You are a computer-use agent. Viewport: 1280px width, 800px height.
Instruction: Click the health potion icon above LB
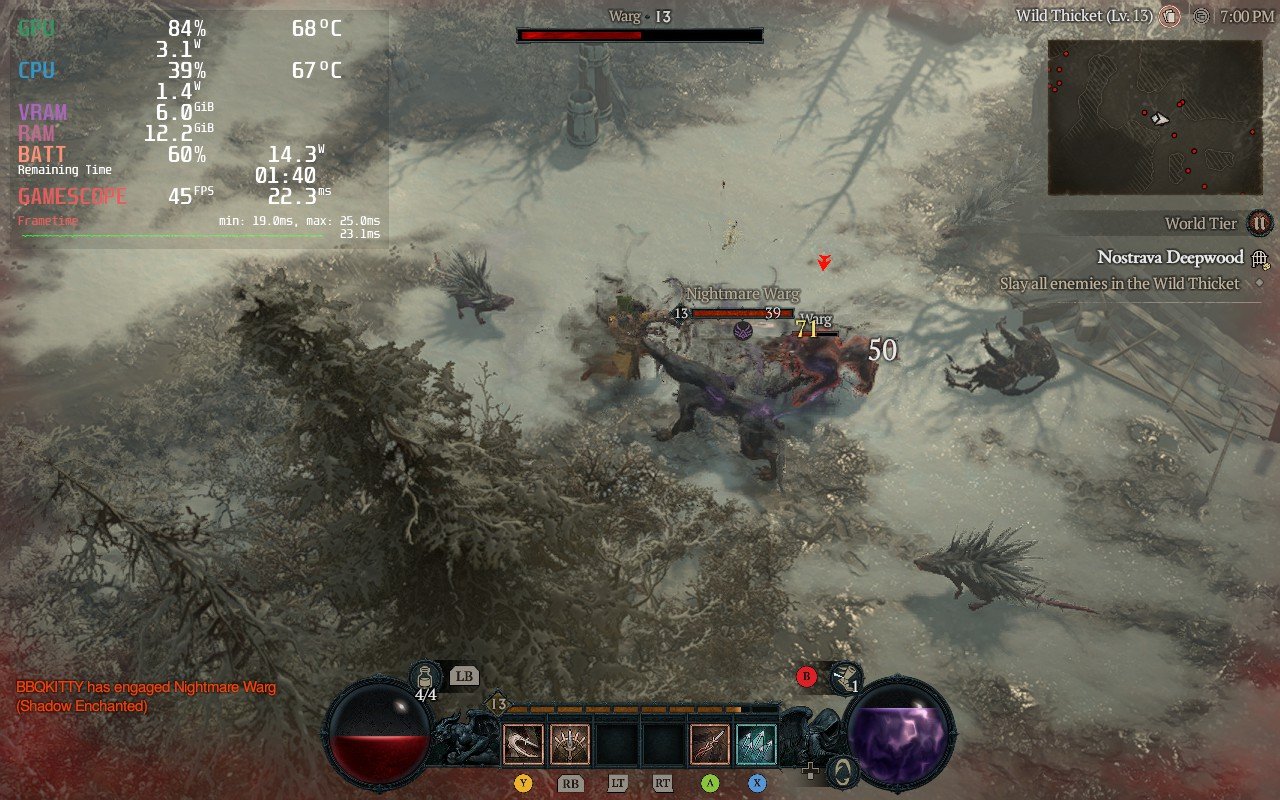424,676
